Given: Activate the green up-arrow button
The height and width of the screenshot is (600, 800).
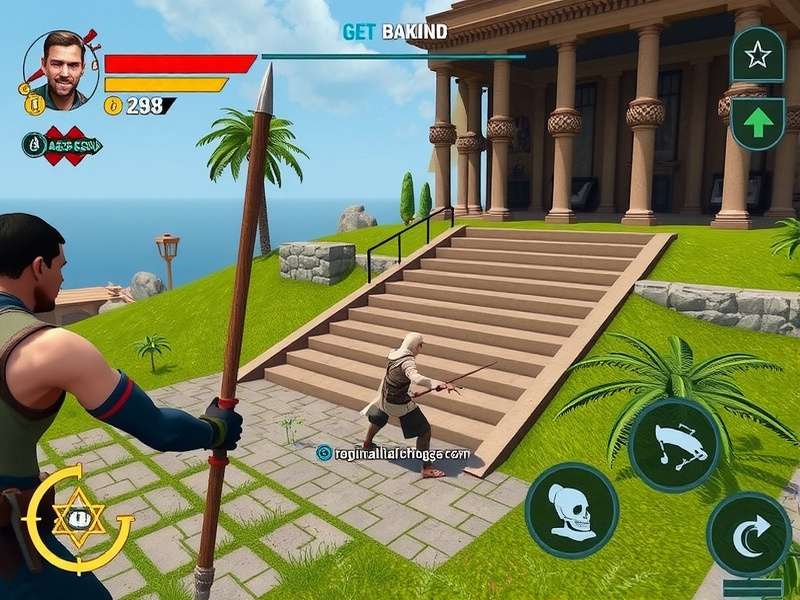Looking at the screenshot, I should 757,124.
